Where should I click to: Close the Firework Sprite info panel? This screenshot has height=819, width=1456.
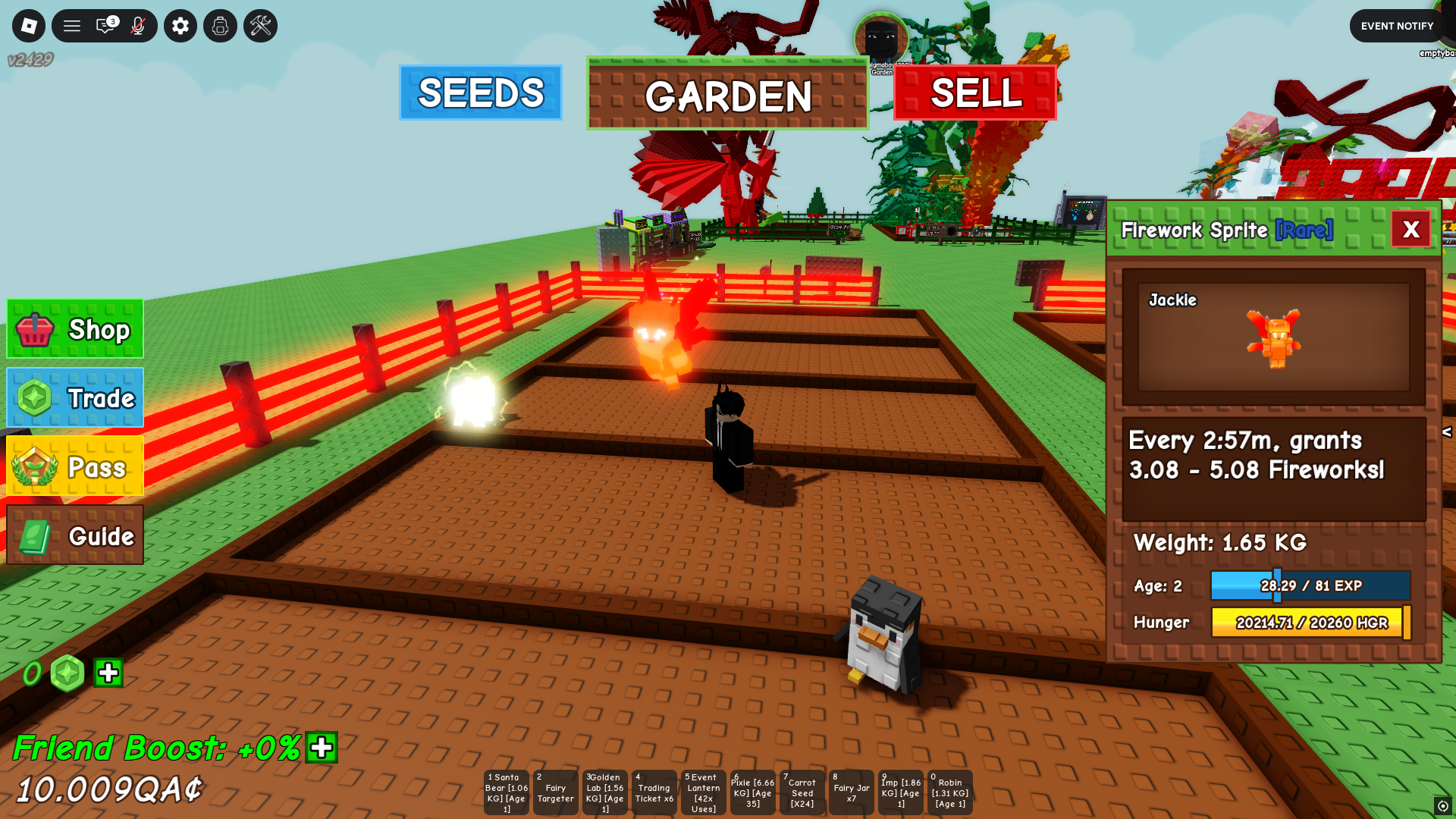tap(1410, 229)
